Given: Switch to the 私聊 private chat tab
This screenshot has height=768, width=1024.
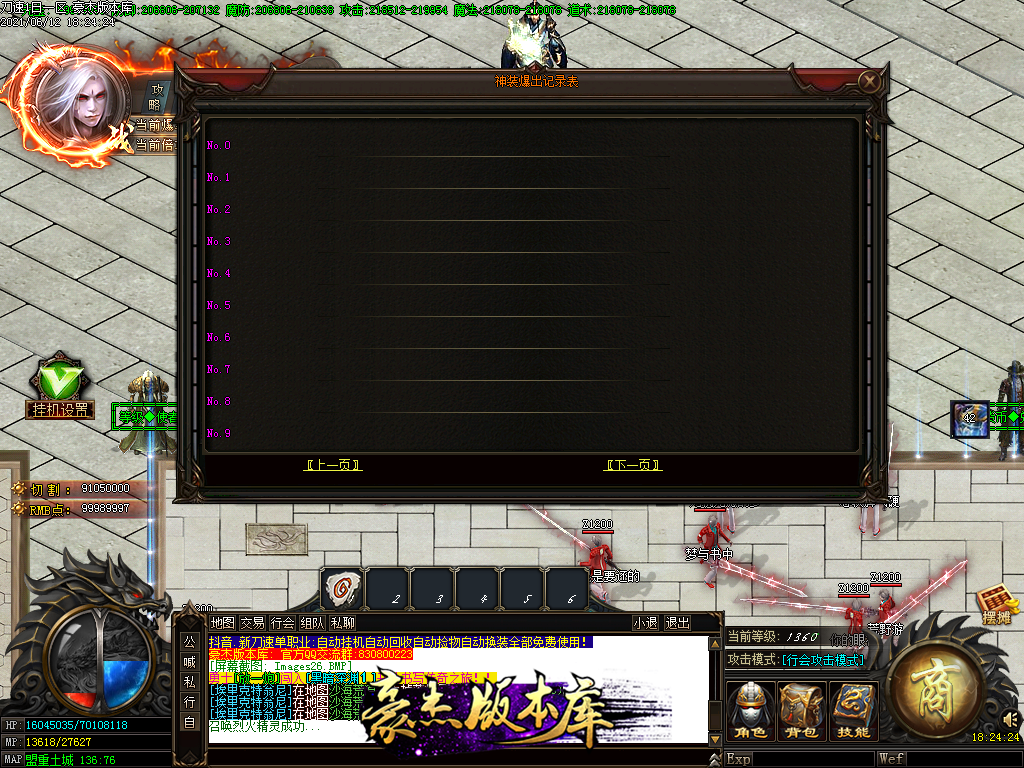Looking at the screenshot, I should [342, 623].
